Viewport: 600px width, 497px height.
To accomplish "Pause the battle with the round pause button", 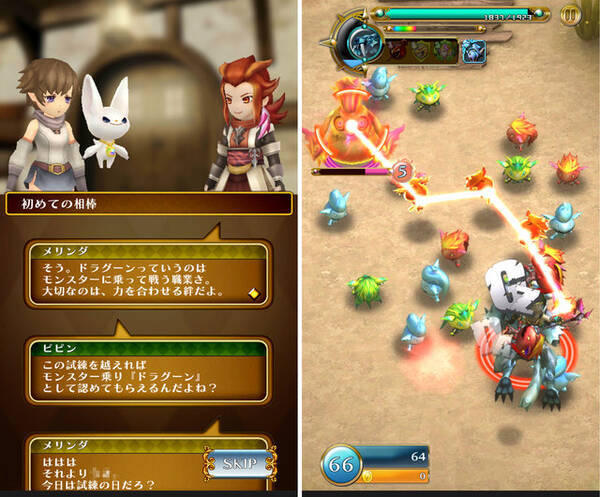I will [x=570, y=15].
